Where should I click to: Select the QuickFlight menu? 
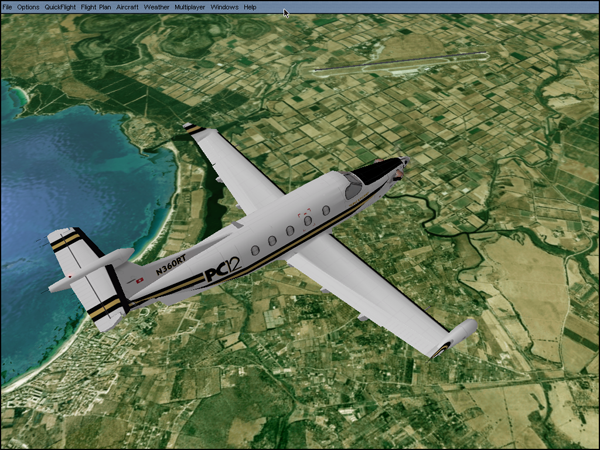click(x=60, y=7)
